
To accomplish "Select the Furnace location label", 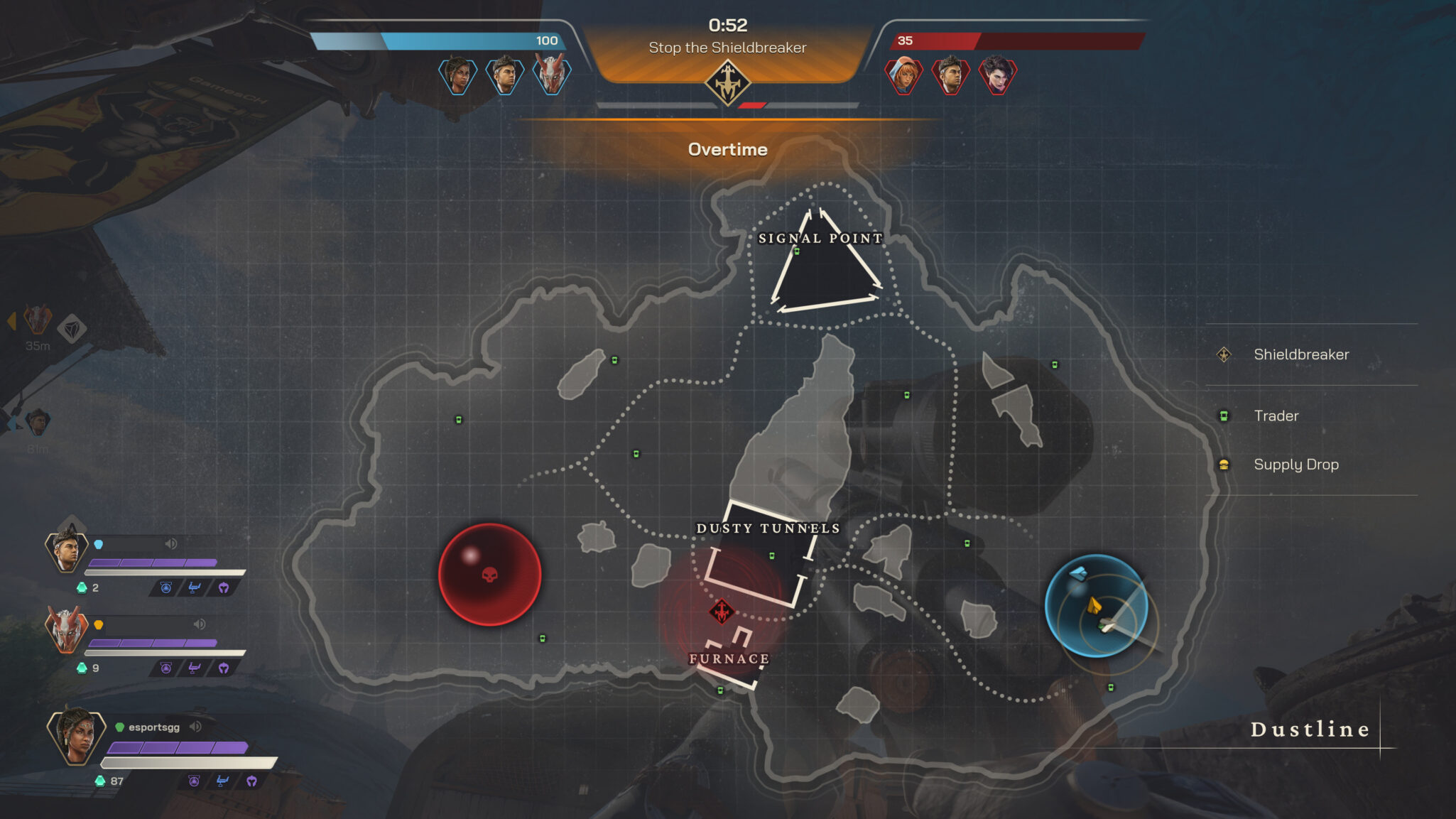I will [x=729, y=659].
